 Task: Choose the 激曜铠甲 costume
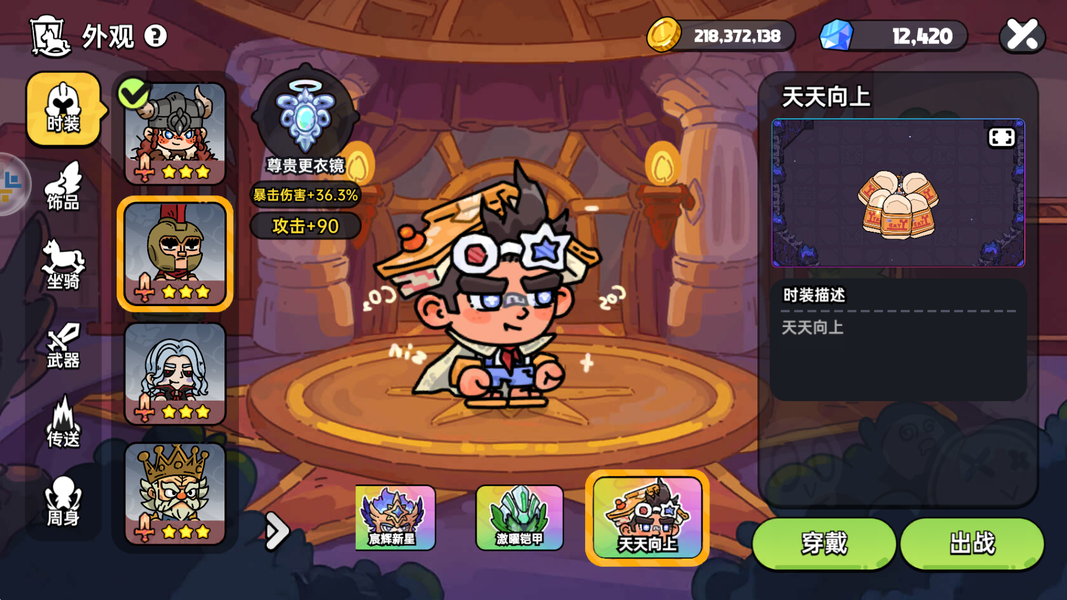519,518
